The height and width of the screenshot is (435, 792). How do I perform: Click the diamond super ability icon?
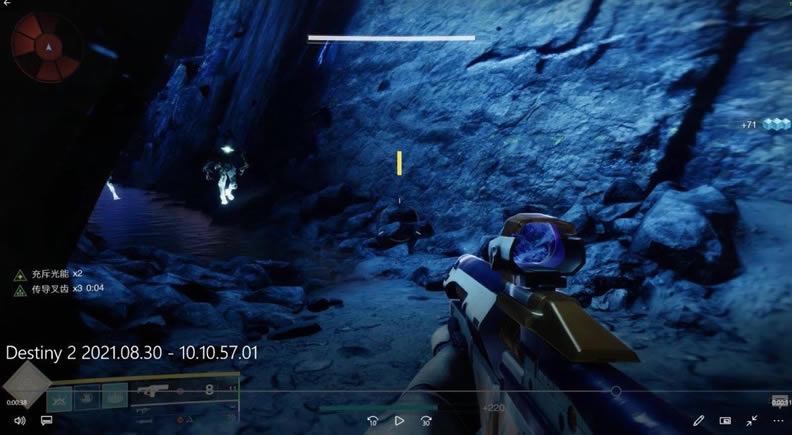click(x=24, y=385)
